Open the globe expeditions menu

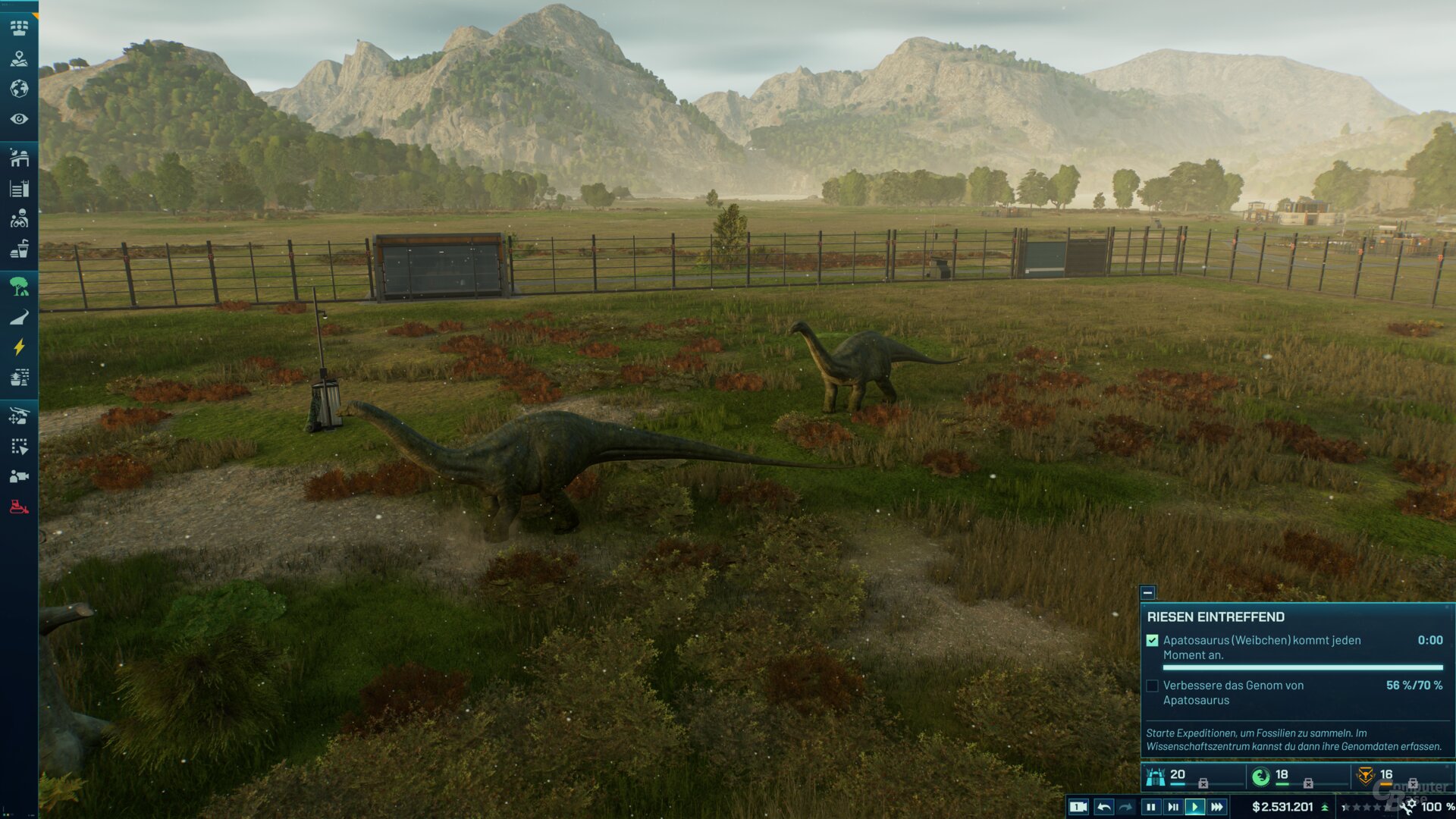[x=19, y=89]
